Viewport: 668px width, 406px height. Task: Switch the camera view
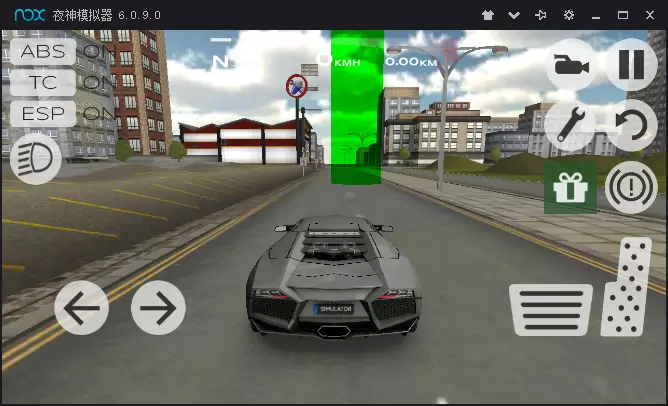click(570, 66)
